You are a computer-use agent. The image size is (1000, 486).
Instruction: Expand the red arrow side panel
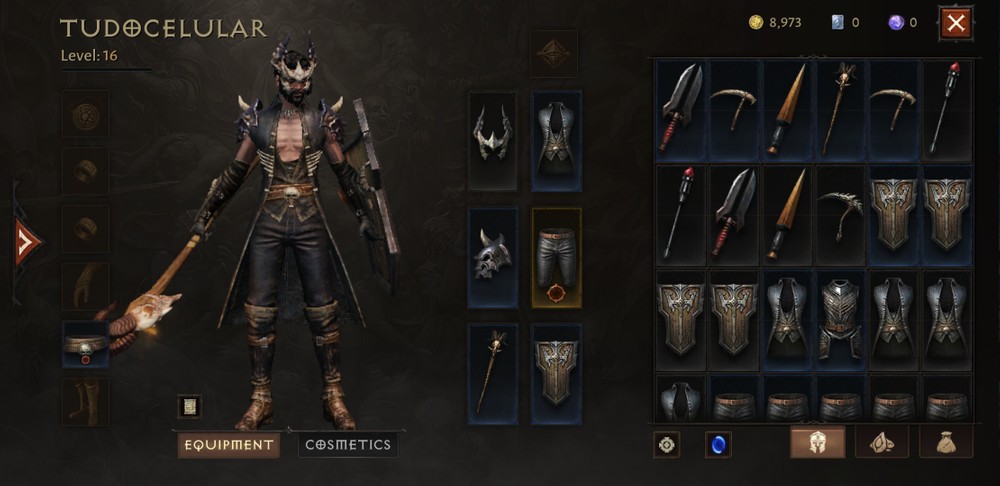point(27,242)
